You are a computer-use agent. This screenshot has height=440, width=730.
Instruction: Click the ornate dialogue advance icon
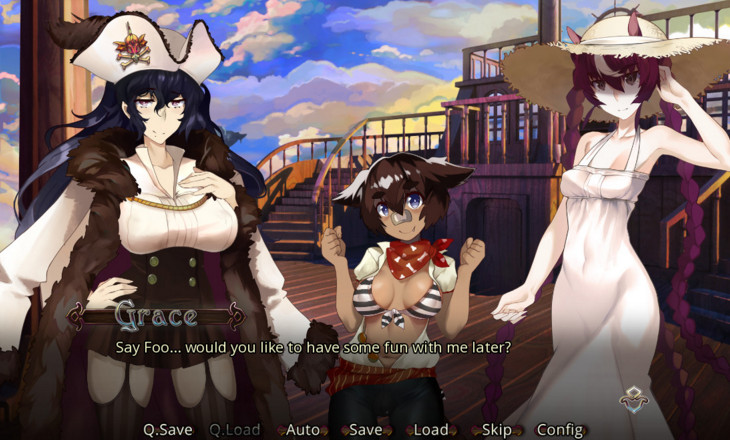[632, 400]
